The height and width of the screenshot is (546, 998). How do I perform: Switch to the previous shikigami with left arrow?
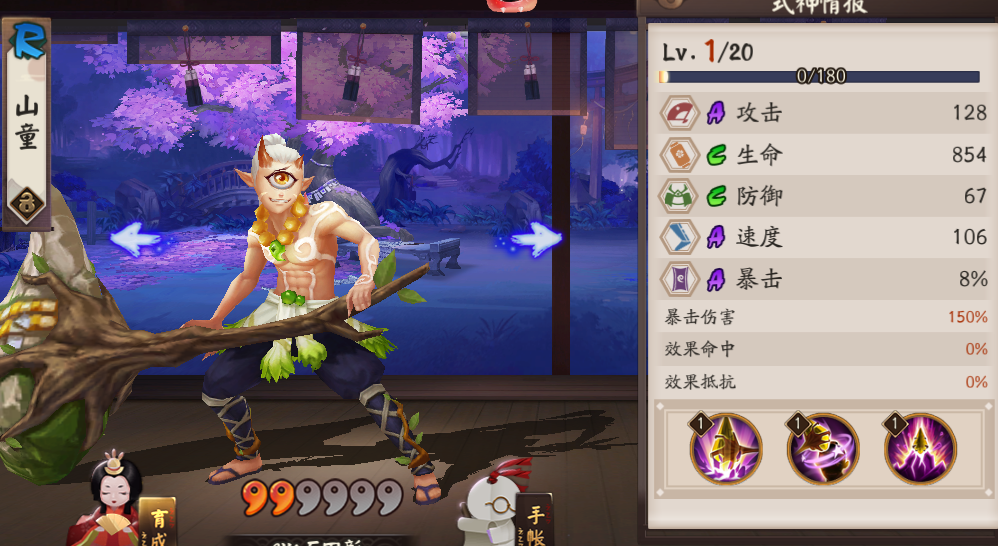(135, 239)
